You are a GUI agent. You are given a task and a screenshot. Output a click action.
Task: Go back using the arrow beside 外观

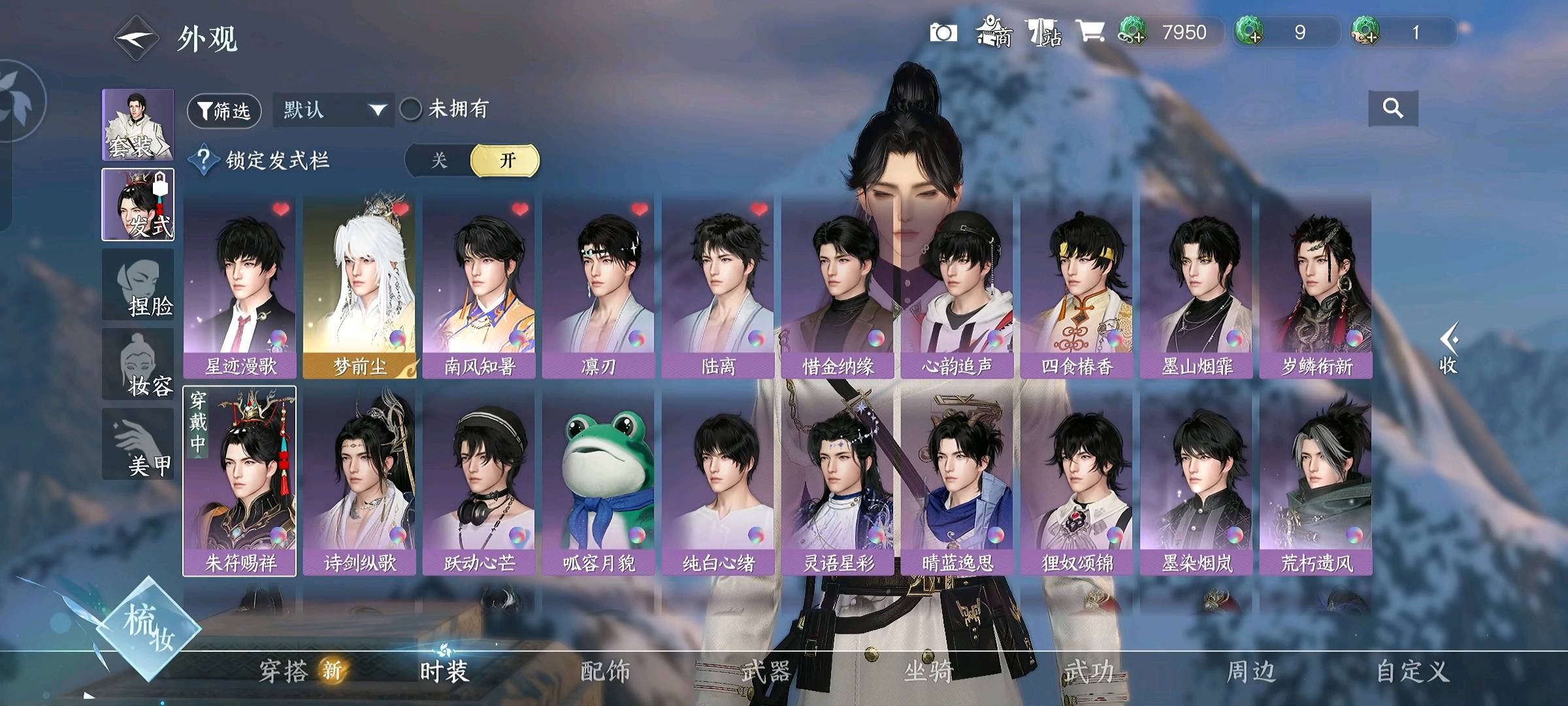tap(136, 39)
